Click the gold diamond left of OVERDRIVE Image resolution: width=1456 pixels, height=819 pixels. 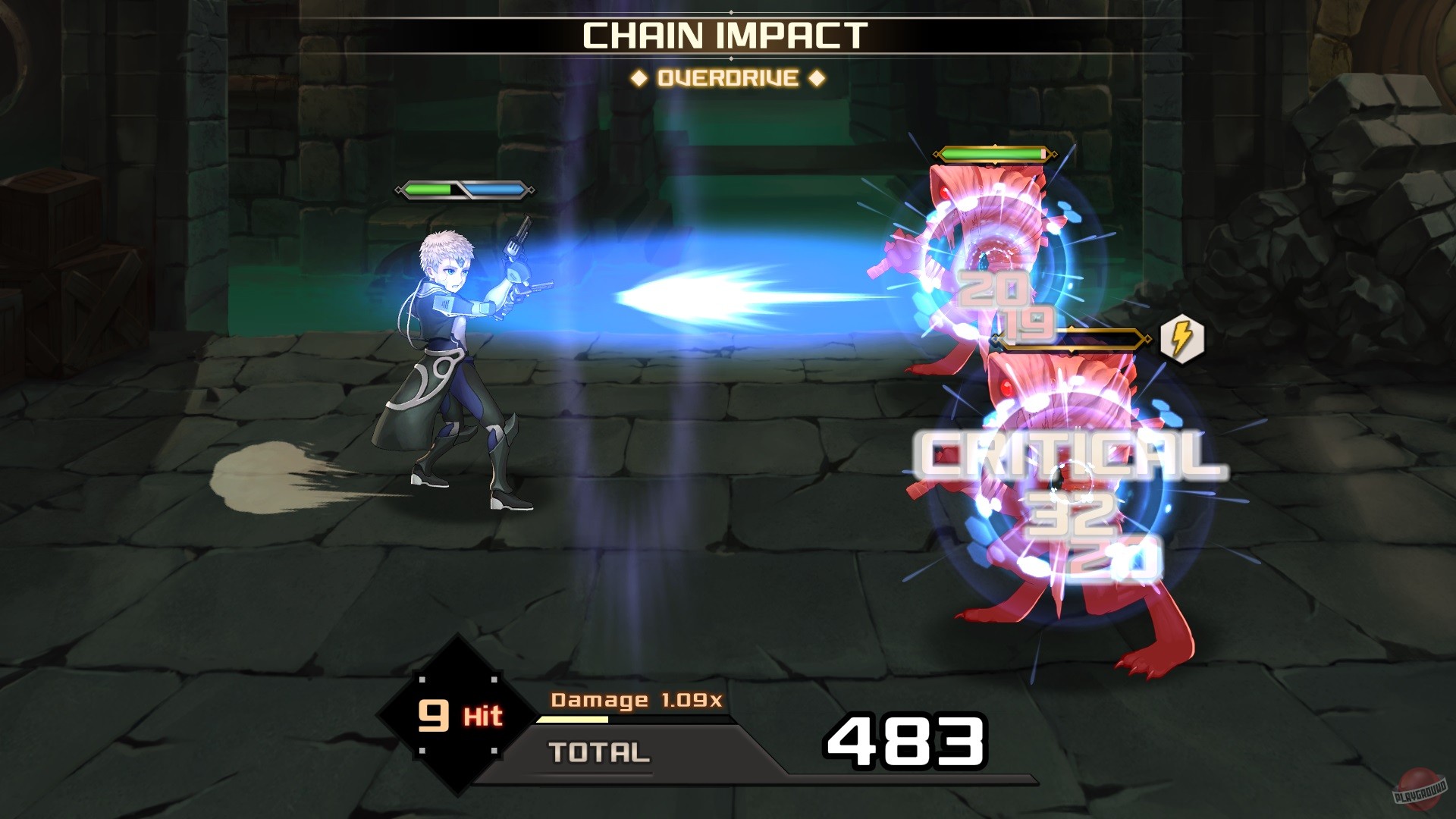pos(639,76)
